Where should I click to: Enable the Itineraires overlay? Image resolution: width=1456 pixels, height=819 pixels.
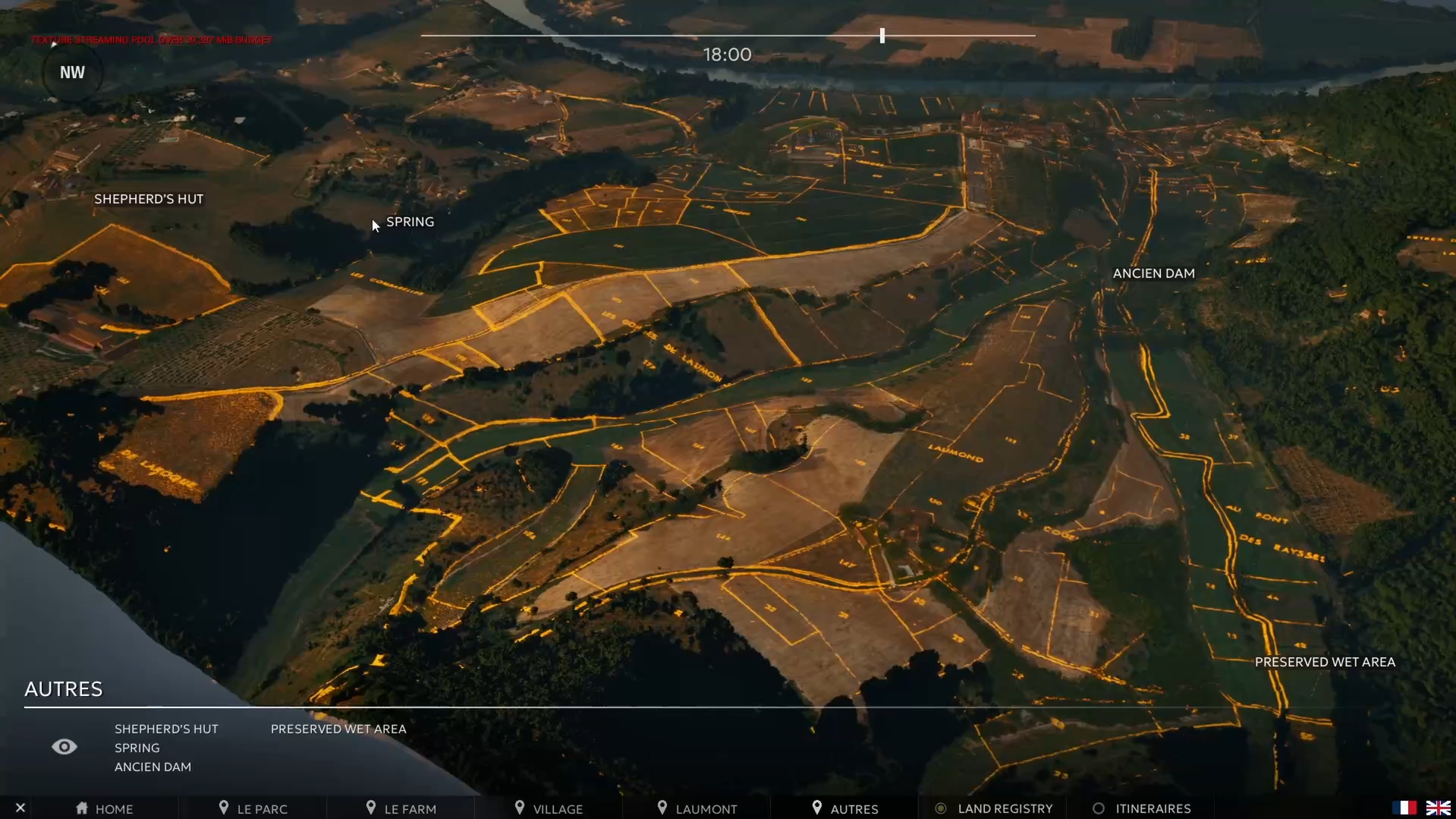coord(1142,809)
